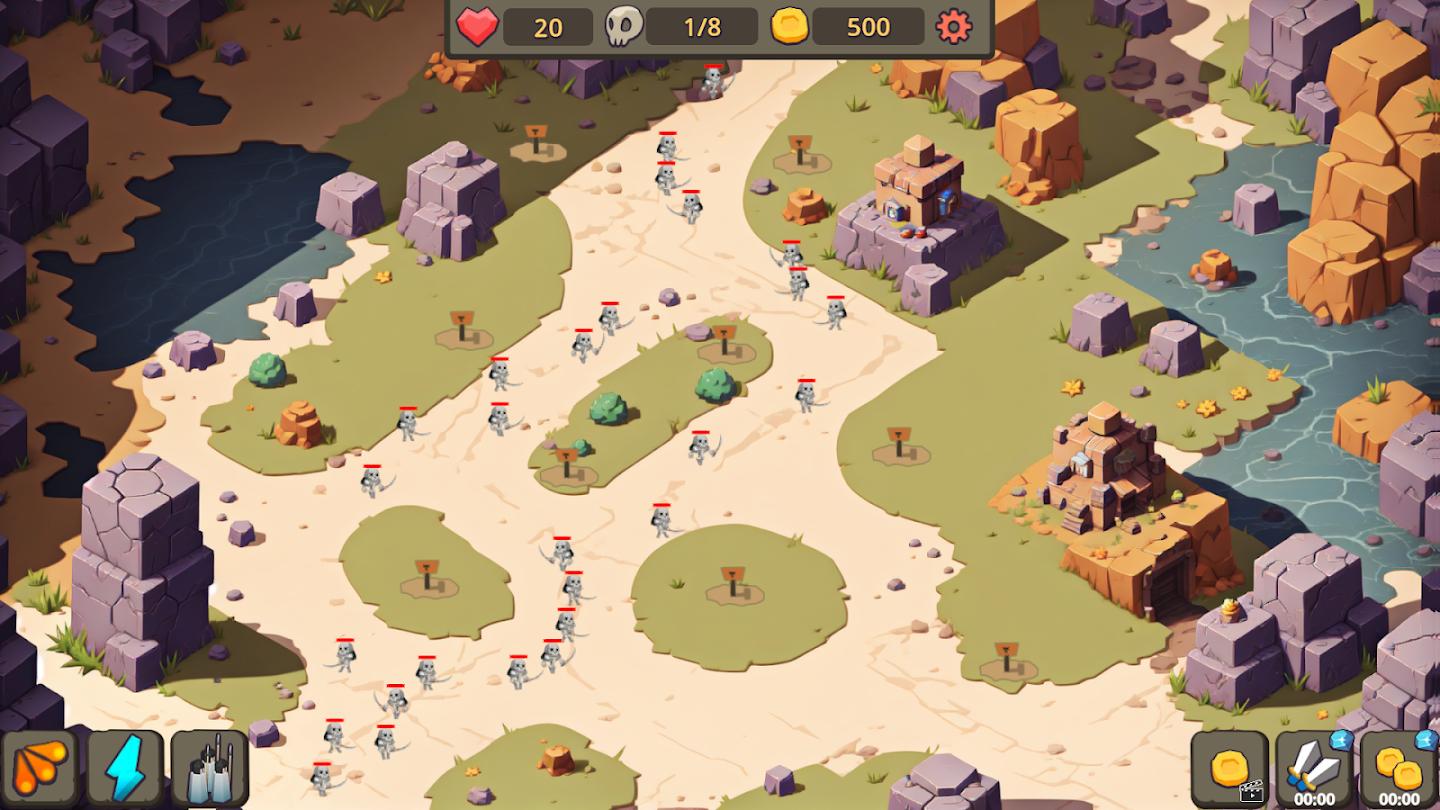This screenshot has width=1440, height=810.
Task: Summon the spearmen reinforcements ability
Action: (210, 768)
